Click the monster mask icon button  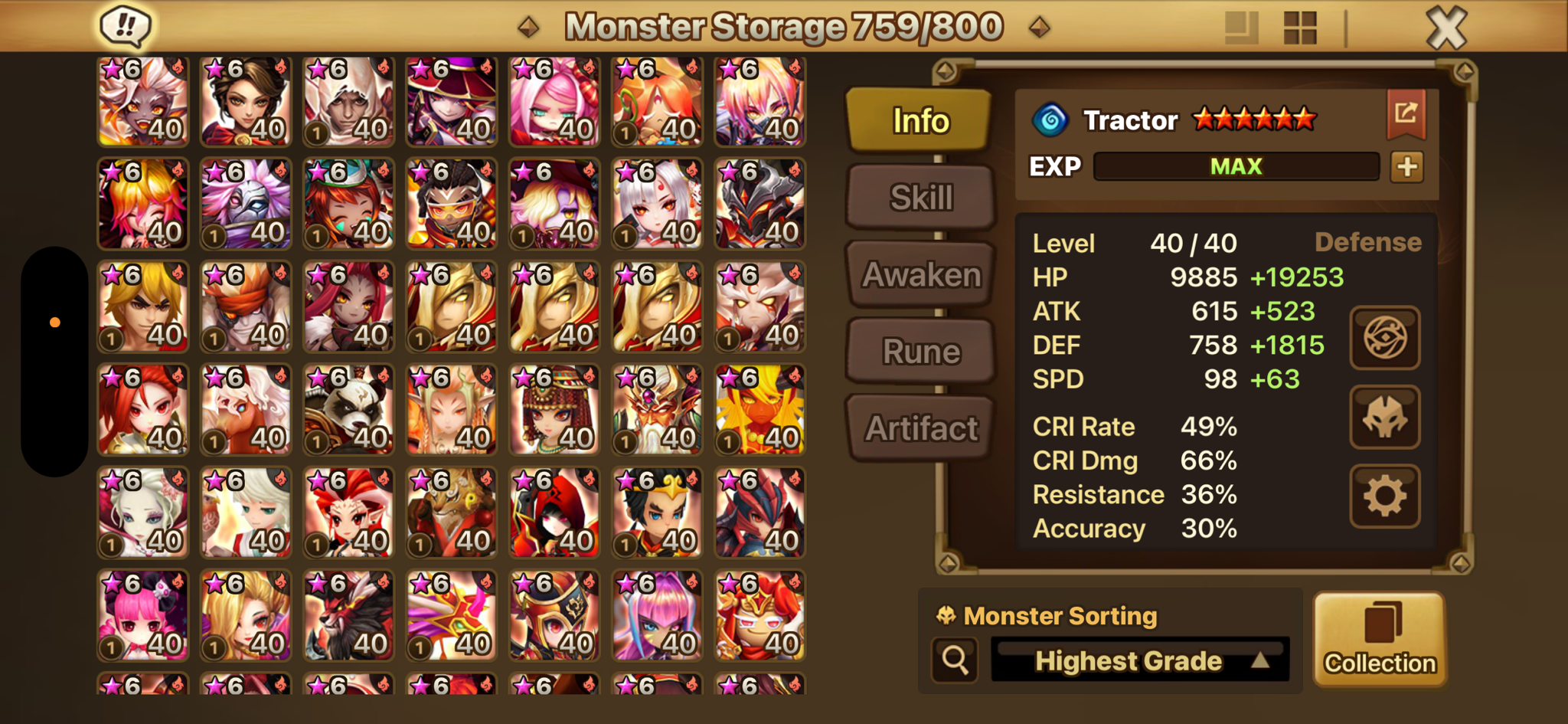coord(1384,418)
